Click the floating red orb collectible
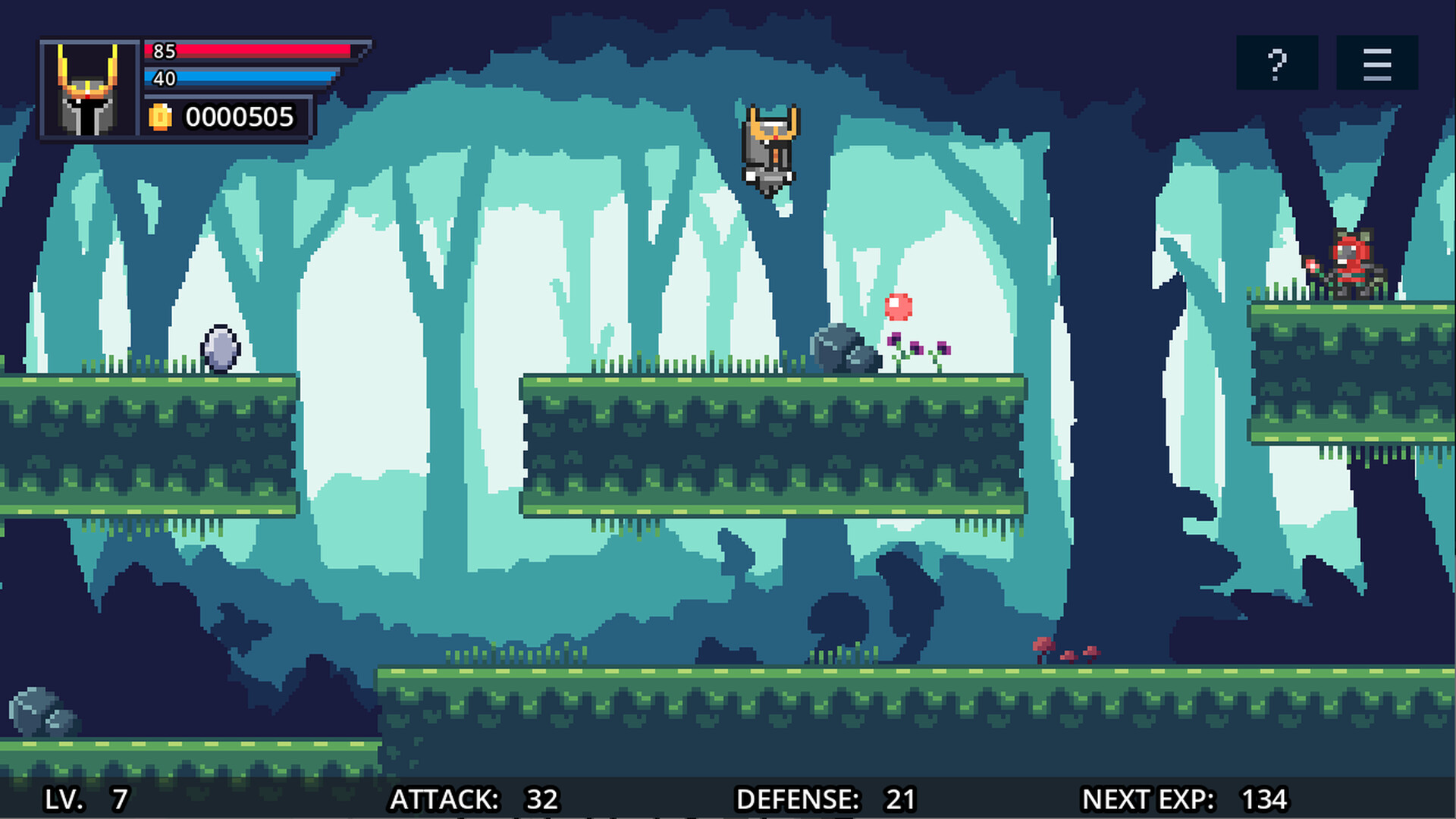Screen dimensions: 1456x819 (898, 306)
